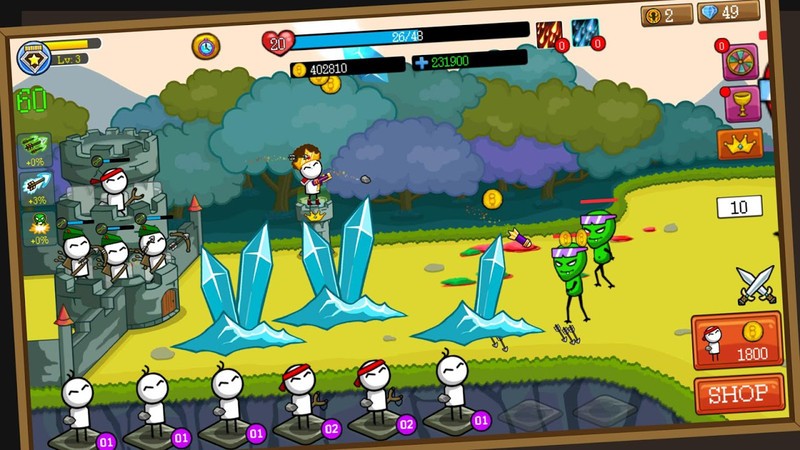Activate the ice rain skill

click(x=585, y=34)
